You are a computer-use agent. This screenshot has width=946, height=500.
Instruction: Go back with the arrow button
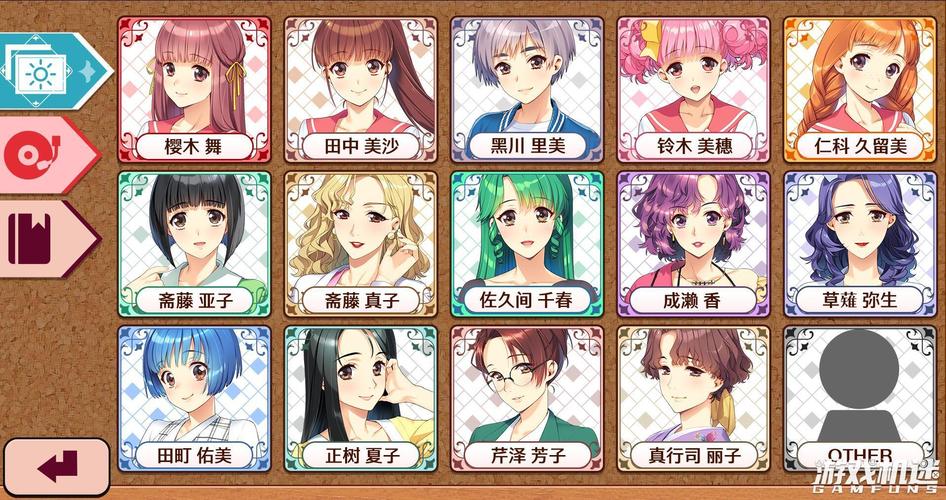[56, 465]
